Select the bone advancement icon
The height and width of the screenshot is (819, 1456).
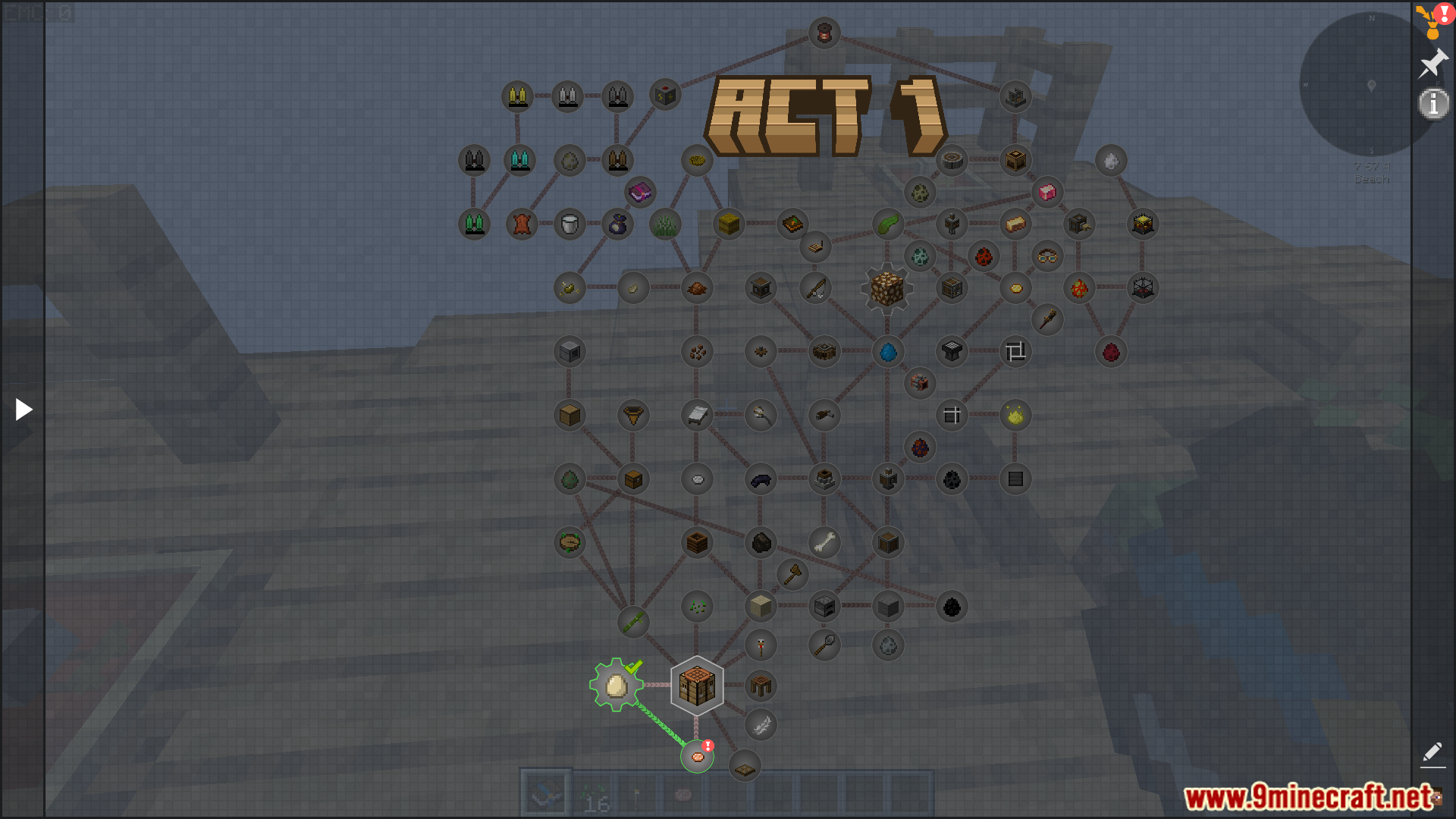(x=825, y=542)
